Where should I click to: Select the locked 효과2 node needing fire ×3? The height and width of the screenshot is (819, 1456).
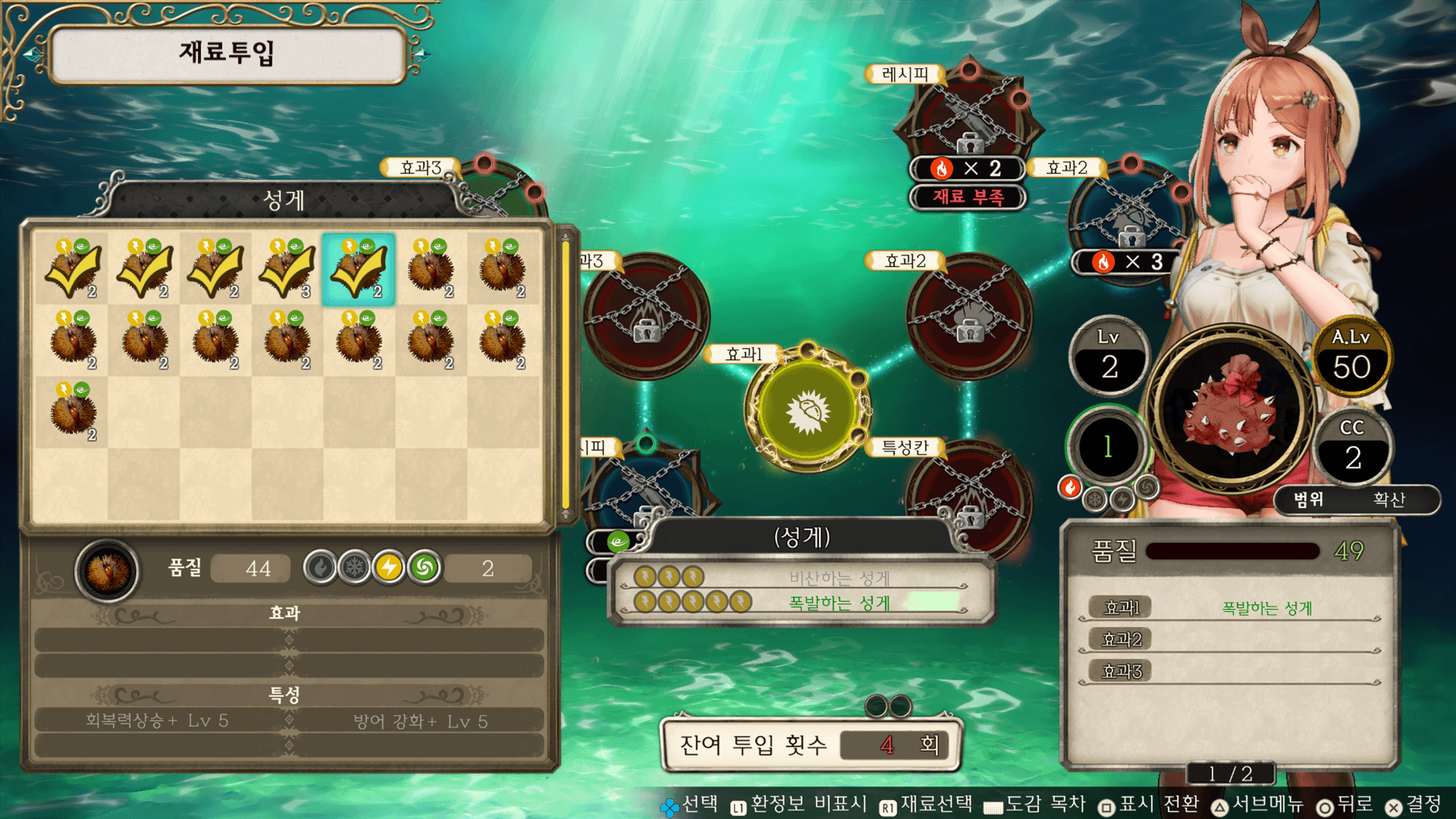click(1128, 216)
